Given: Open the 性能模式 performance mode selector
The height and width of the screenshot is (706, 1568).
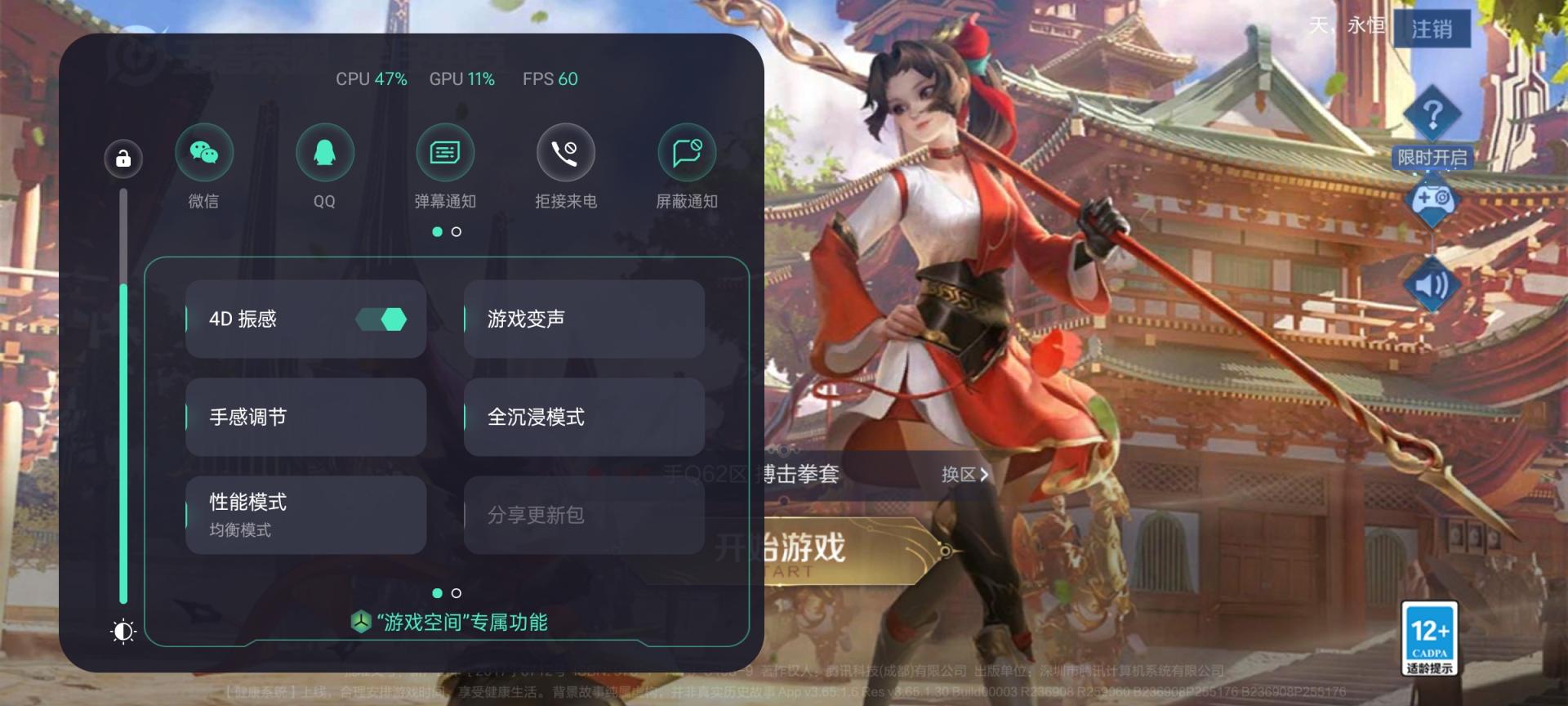Looking at the screenshot, I should pyautogui.click(x=305, y=515).
